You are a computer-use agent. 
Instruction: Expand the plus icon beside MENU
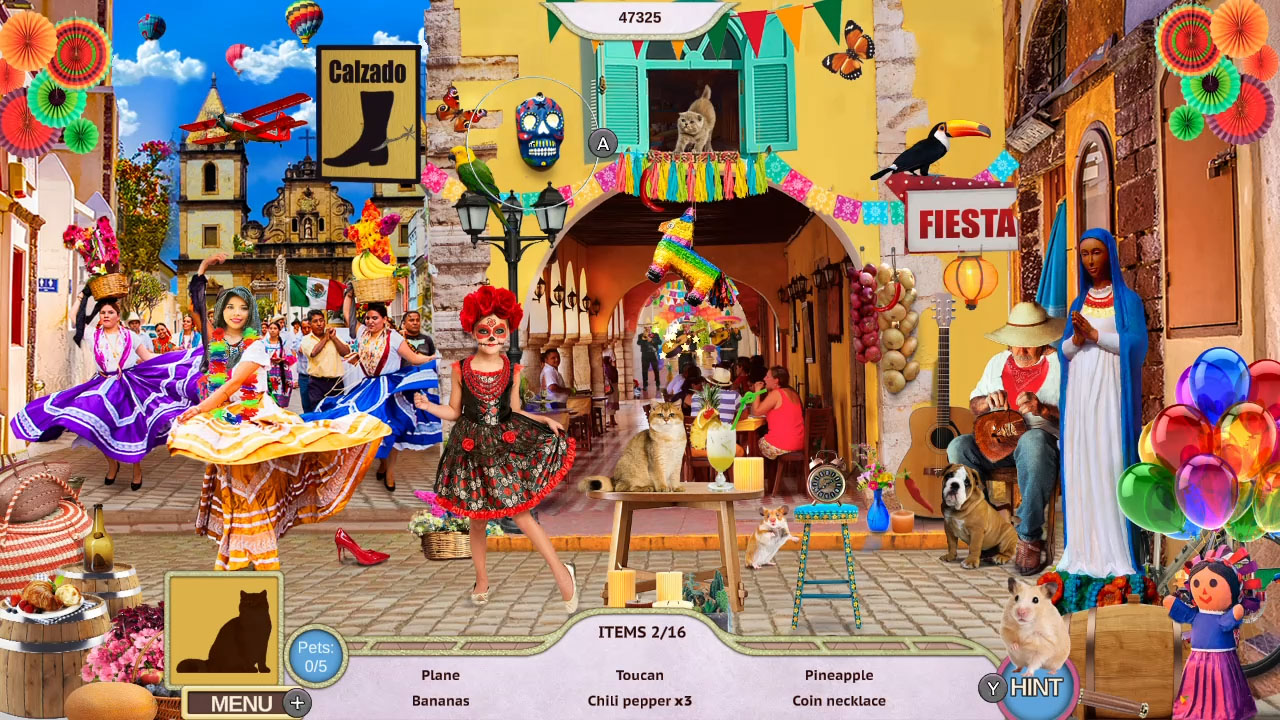pos(295,703)
